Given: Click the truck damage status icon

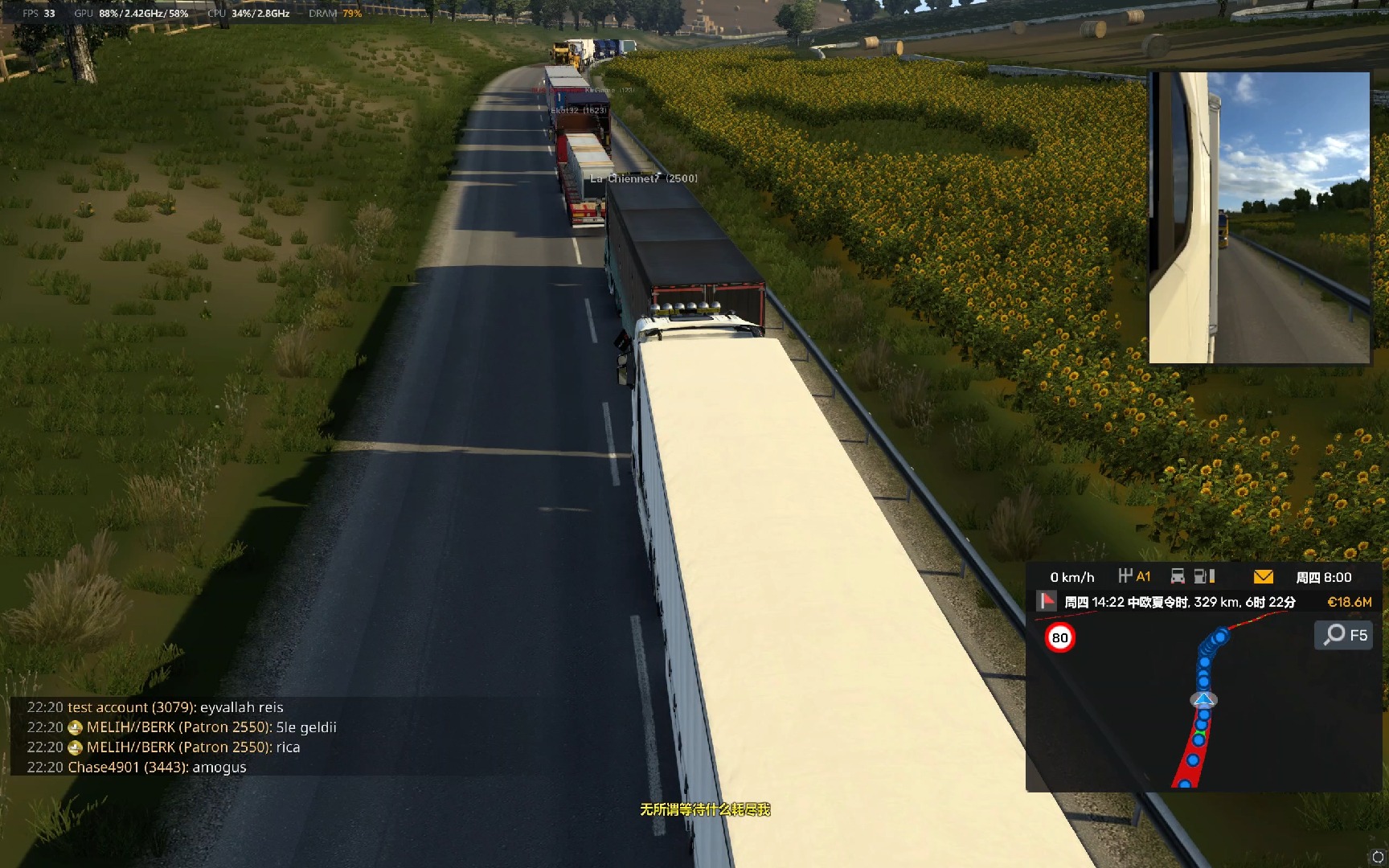Looking at the screenshot, I should 1178,576.
